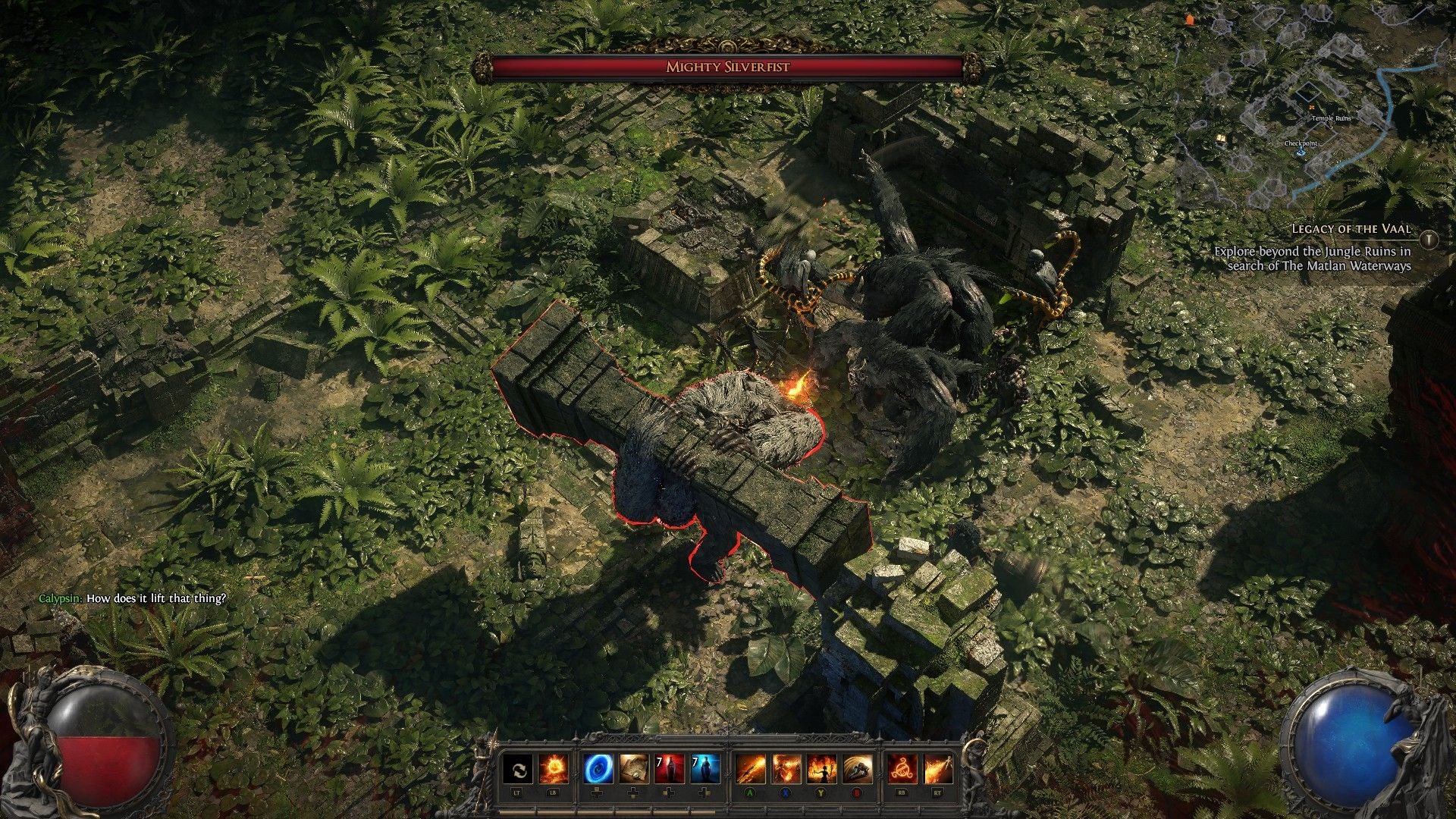Click the Temple Ruins label on the minimap
The width and height of the screenshot is (1456, 819).
pyautogui.click(x=1332, y=118)
